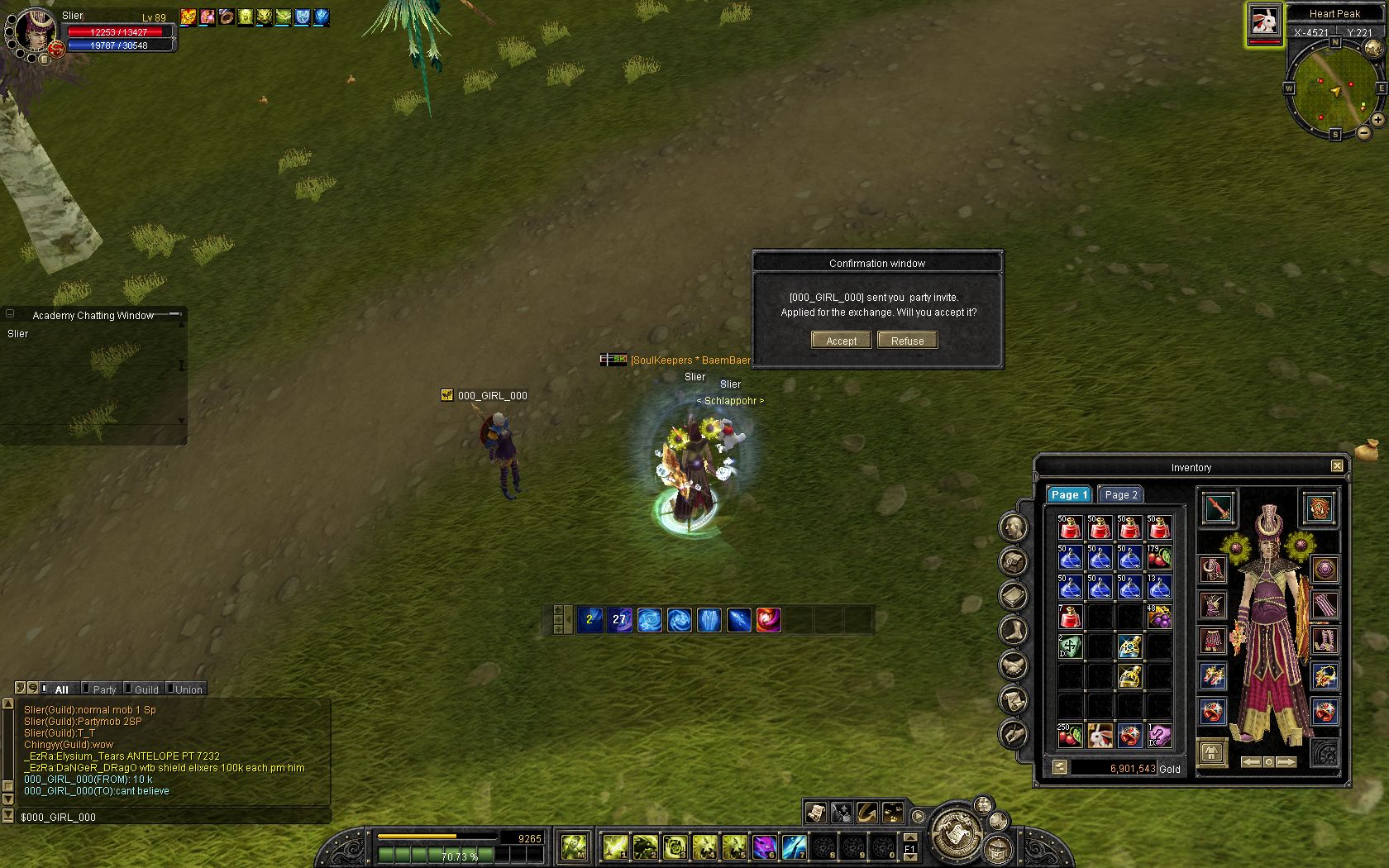
Task: Refuse the party invite
Action: click(907, 341)
